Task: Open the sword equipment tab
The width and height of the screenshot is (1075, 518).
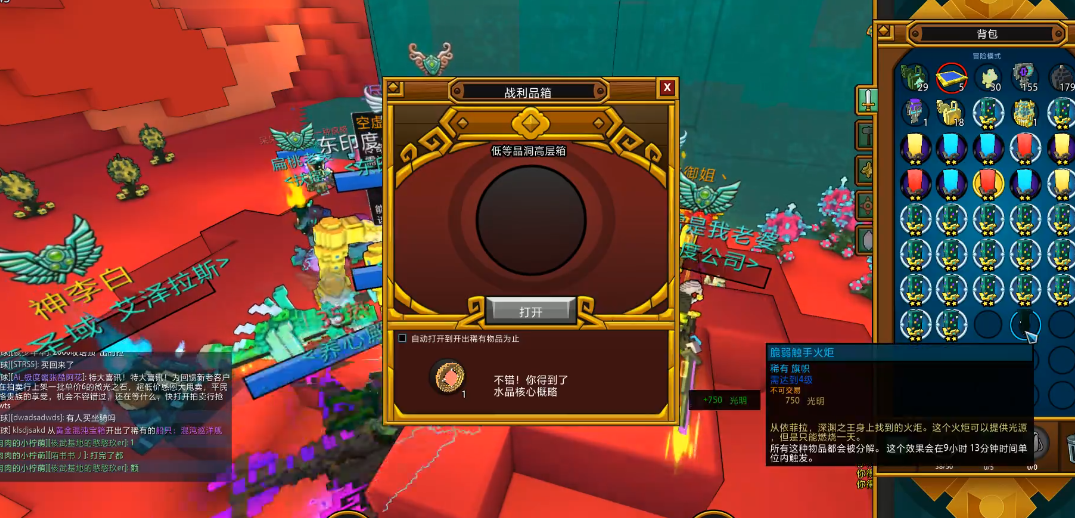Action: click(867, 99)
